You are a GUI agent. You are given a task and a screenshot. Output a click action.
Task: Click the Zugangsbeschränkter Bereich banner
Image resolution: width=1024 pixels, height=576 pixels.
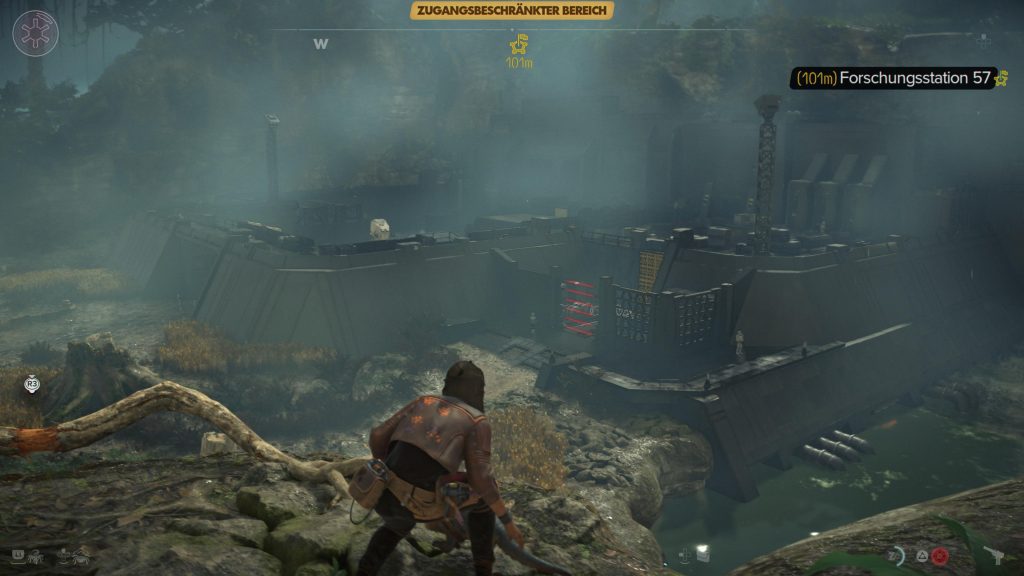point(511,11)
